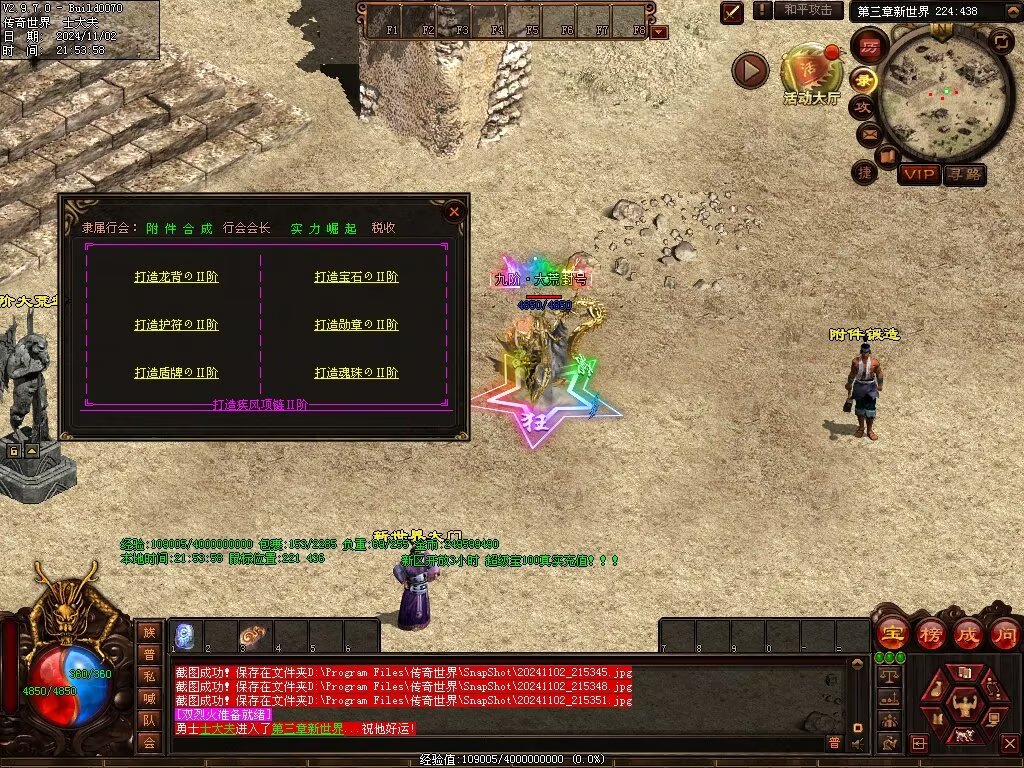Use the blue rune skill in hotbar slot 1

click(185, 635)
